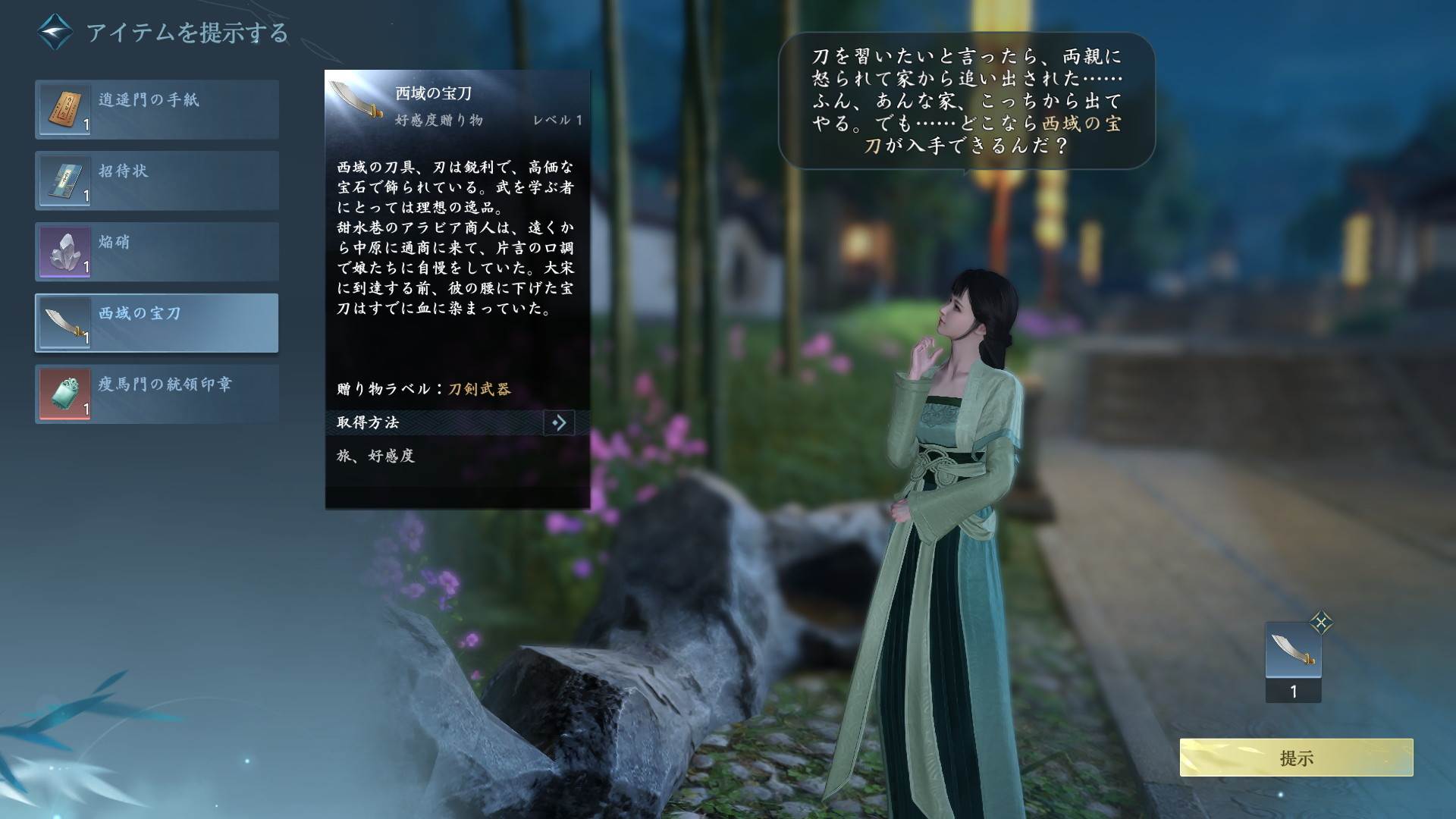Click the back icon beside アイテムを提示する
This screenshot has width=1456, height=819.
click(55, 32)
